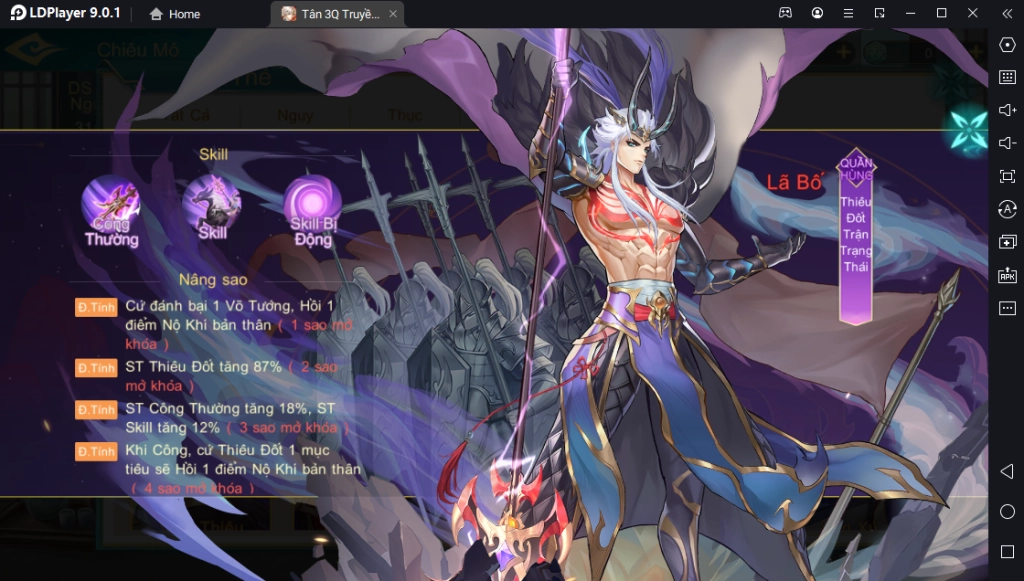Minimize the LDPlayer window
This screenshot has height=581, width=1024.
[910, 13]
